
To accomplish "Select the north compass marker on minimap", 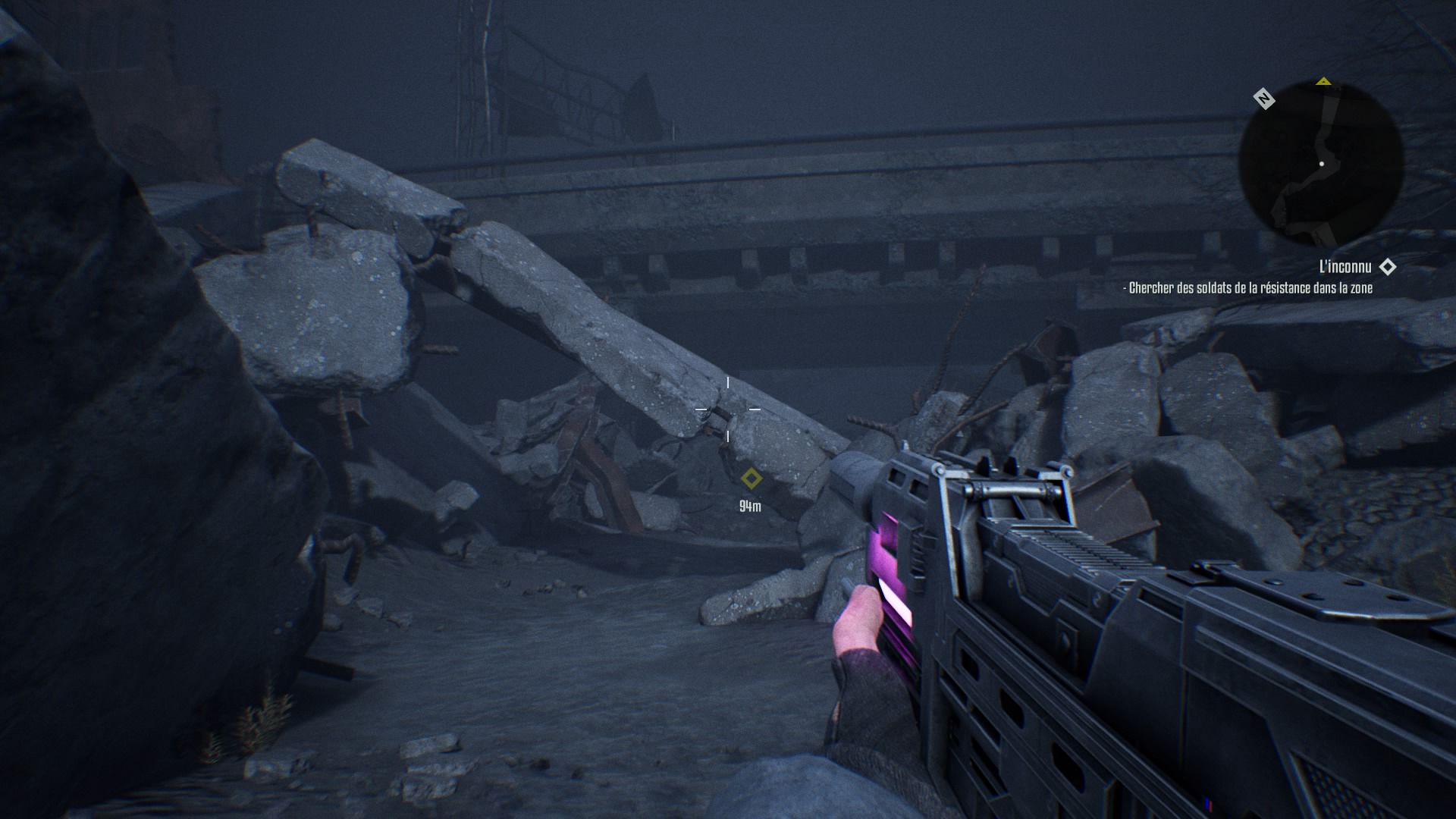I will (x=1263, y=99).
